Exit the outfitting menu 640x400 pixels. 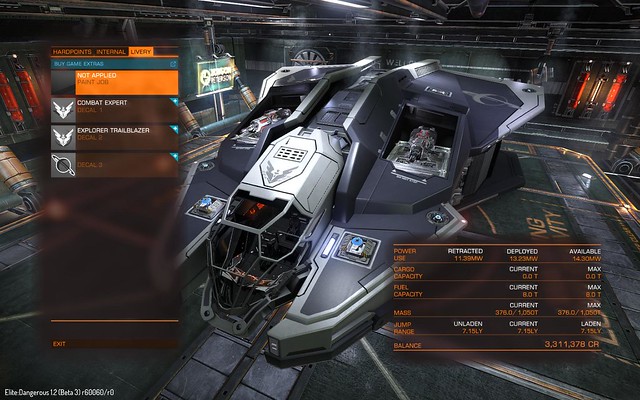coord(60,343)
